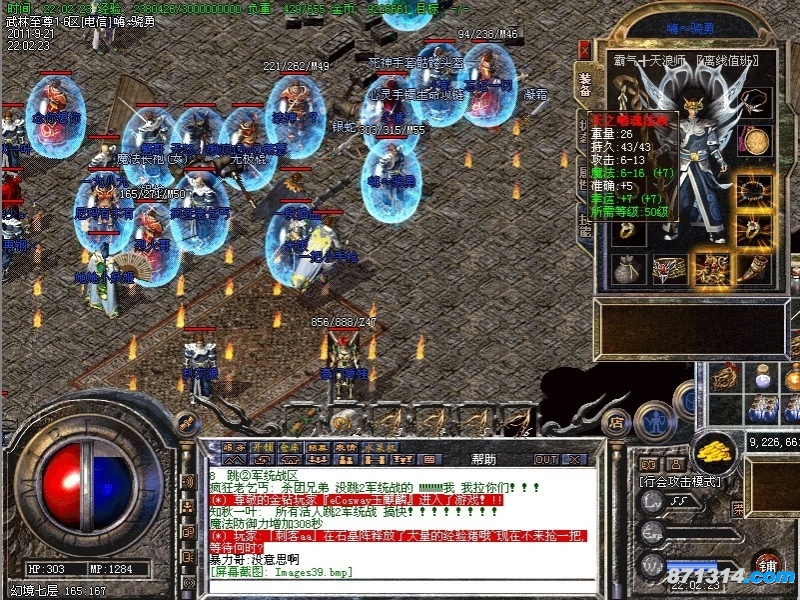The height and width of the screenshot is (600, 800).
Task: Click the satellite icon above chat channels
Action: pyautogui.click(x=186, y=424)
